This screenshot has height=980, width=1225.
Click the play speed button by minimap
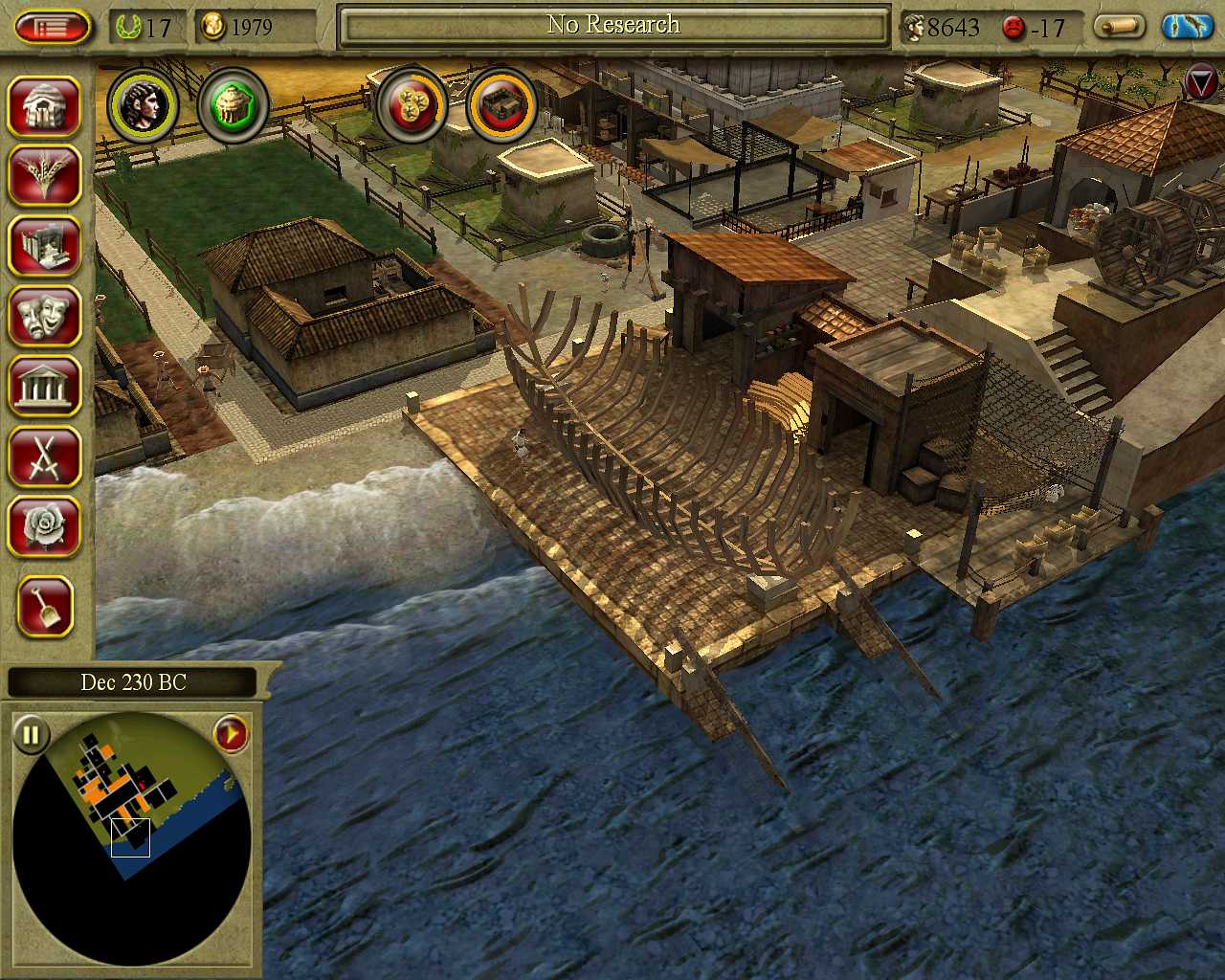tap(231, 735)
